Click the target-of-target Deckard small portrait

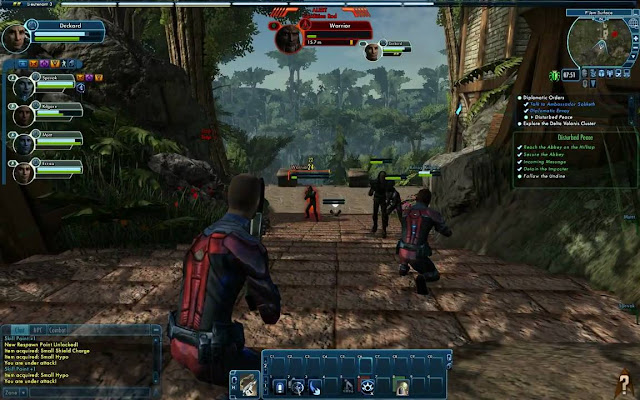coord(370,51)
